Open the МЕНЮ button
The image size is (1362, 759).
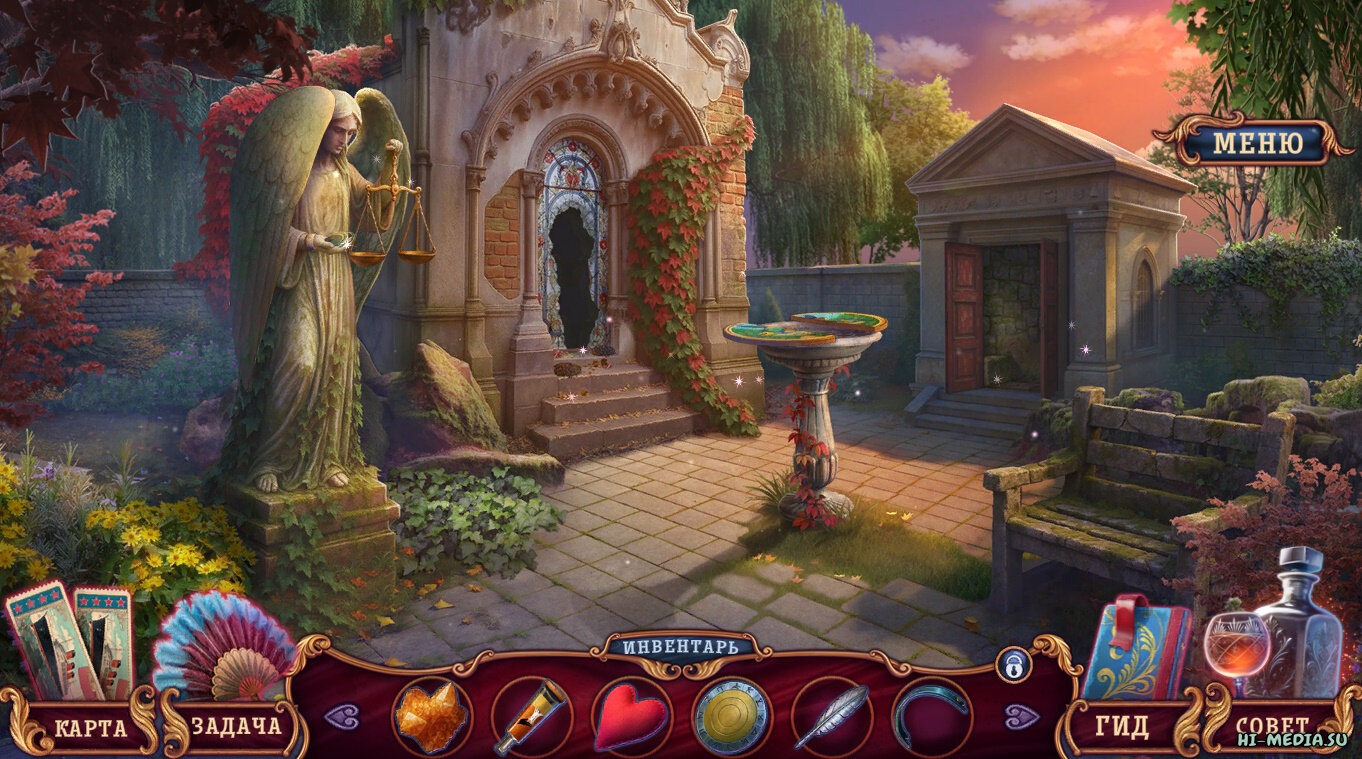1257,143
